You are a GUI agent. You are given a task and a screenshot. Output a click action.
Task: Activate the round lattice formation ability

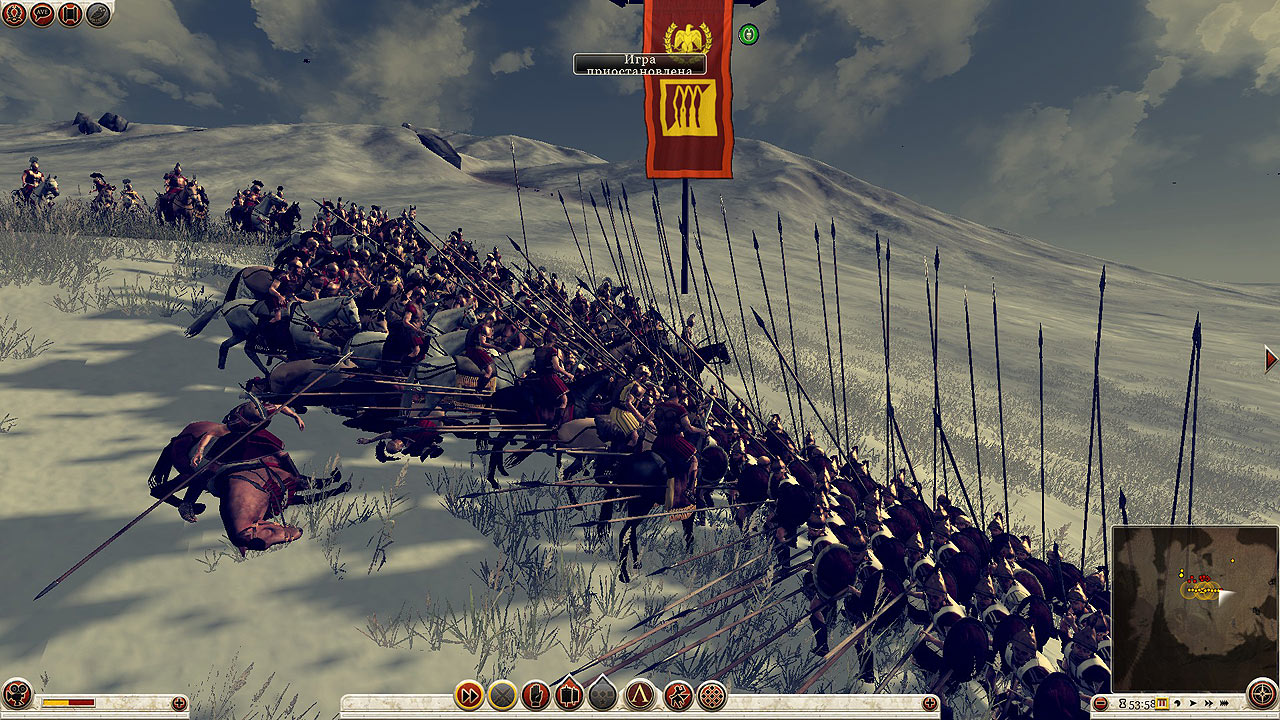[x=712, y=694]
